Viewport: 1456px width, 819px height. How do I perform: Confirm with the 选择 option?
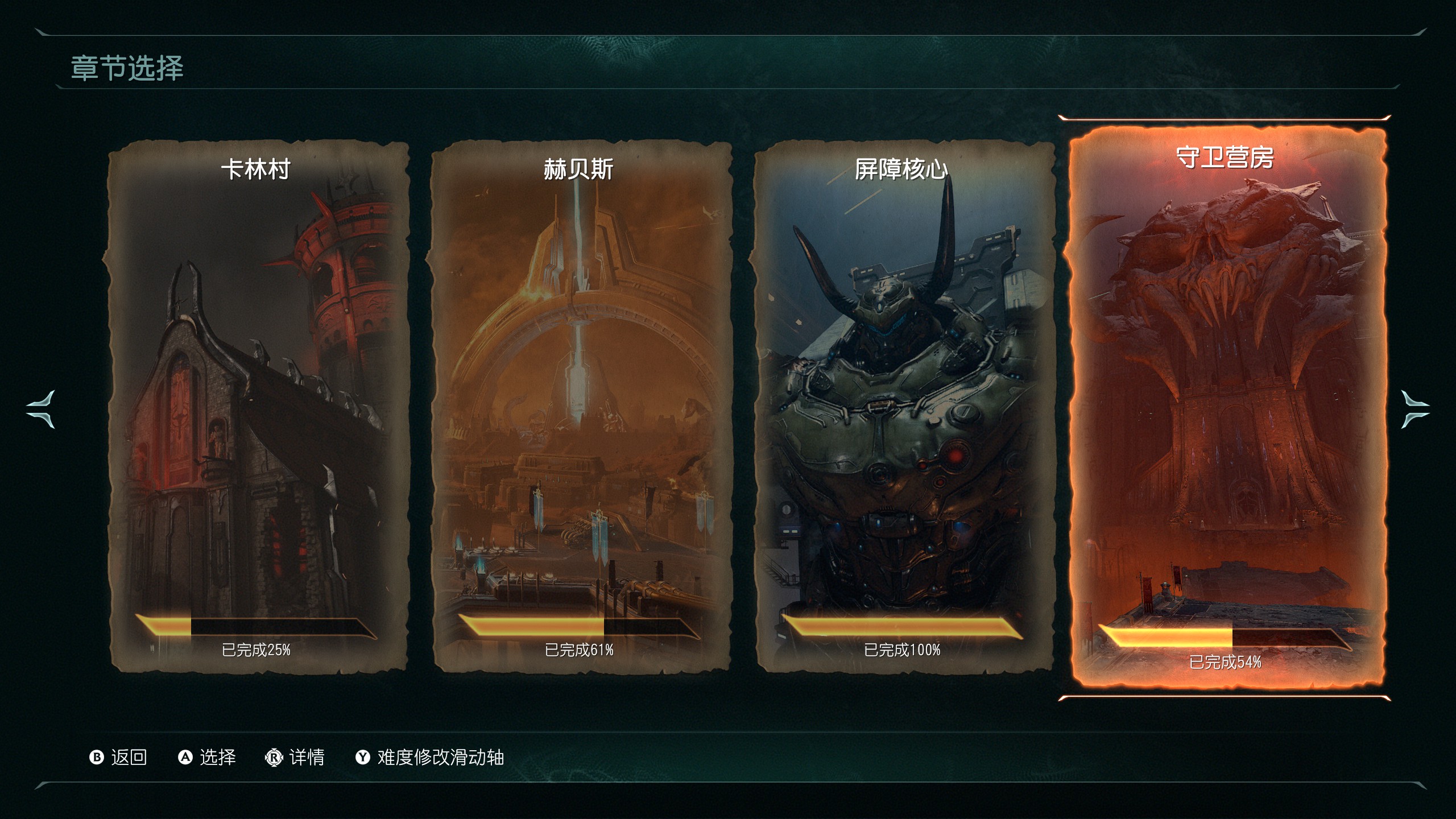(x=207, y=757)
